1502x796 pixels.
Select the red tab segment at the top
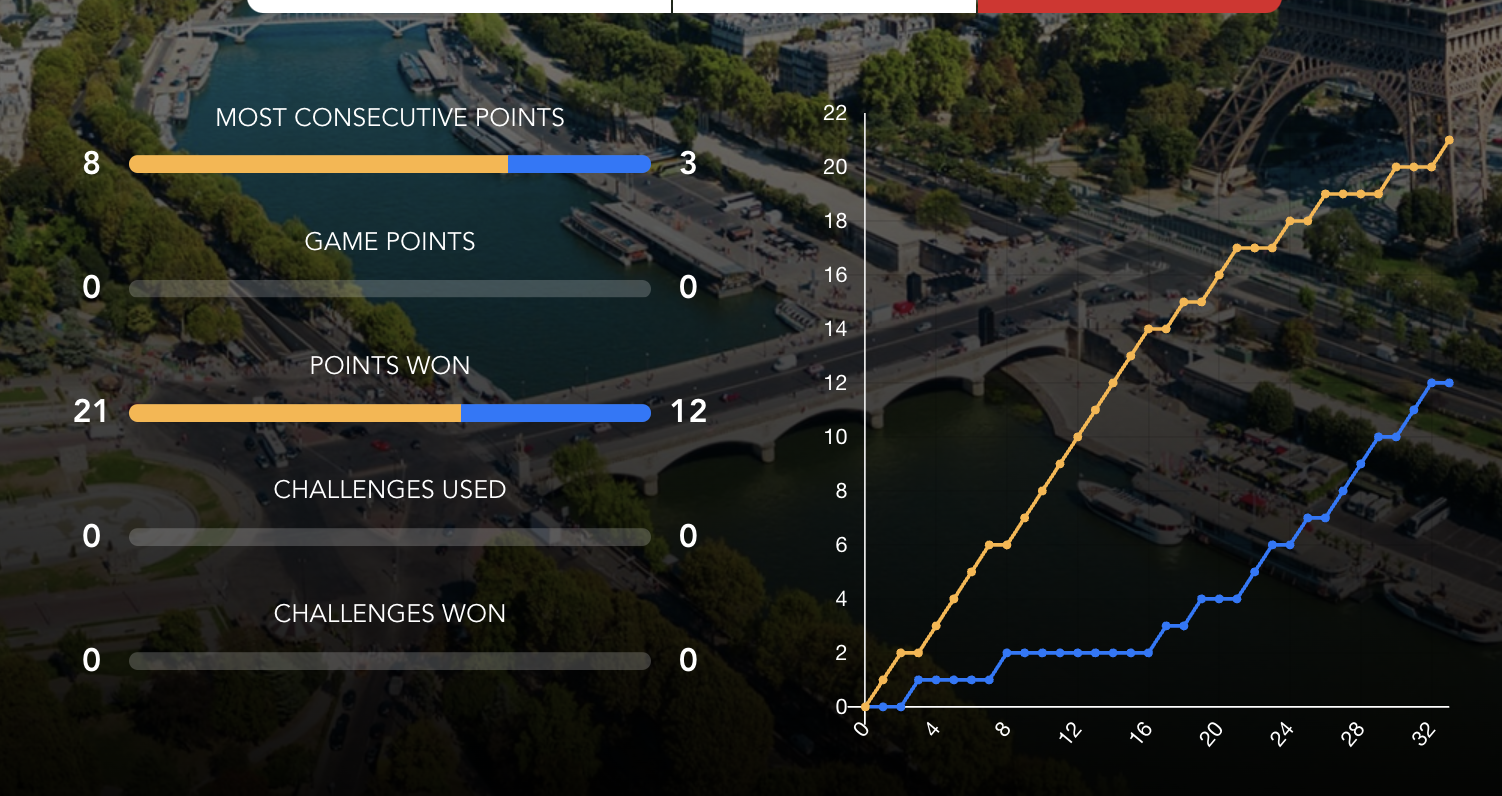pyautogui.click(x=1128, y=5)
